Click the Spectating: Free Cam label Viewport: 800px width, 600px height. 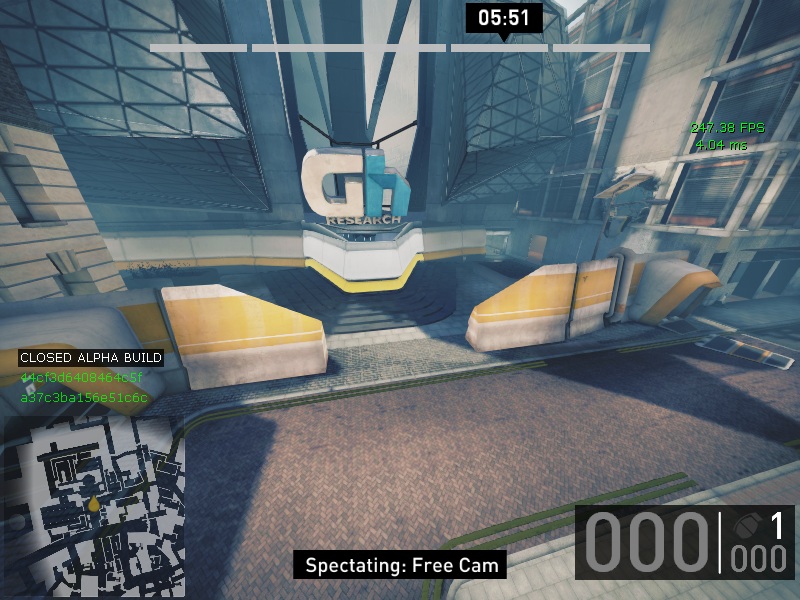coord(401,565)
